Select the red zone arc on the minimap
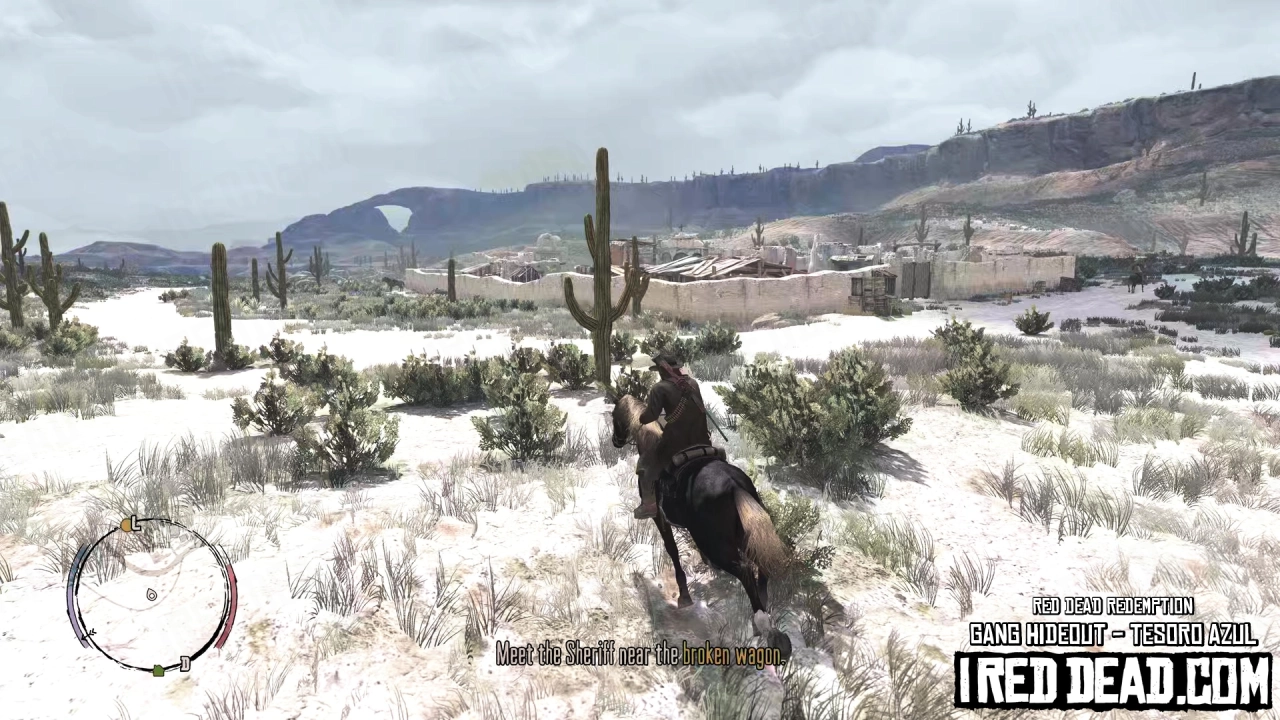The width and height of the screenshot is (1280, 720). 231,606
